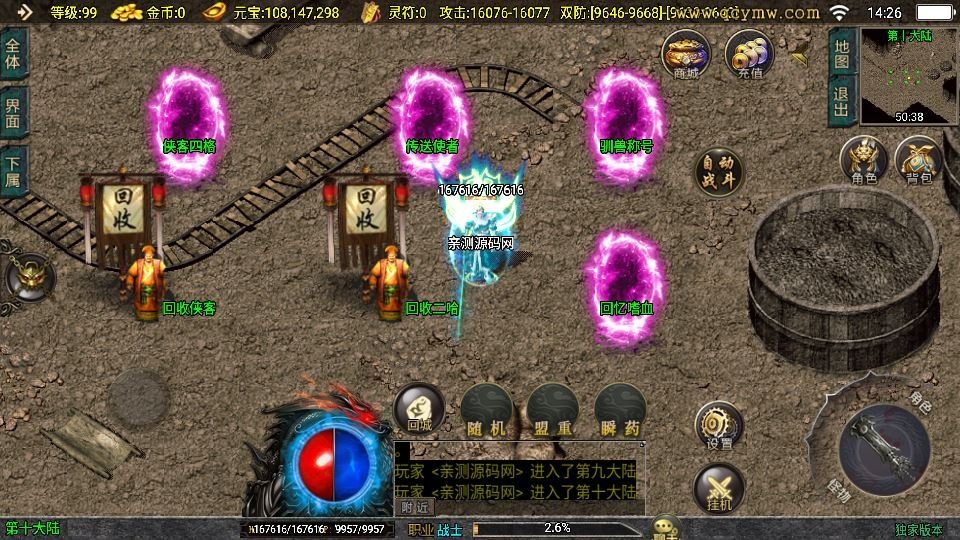The width and height of the screenshot is (960, 540).
Task: Use the 回城 return-to-town skill
Action: (419, 409)
